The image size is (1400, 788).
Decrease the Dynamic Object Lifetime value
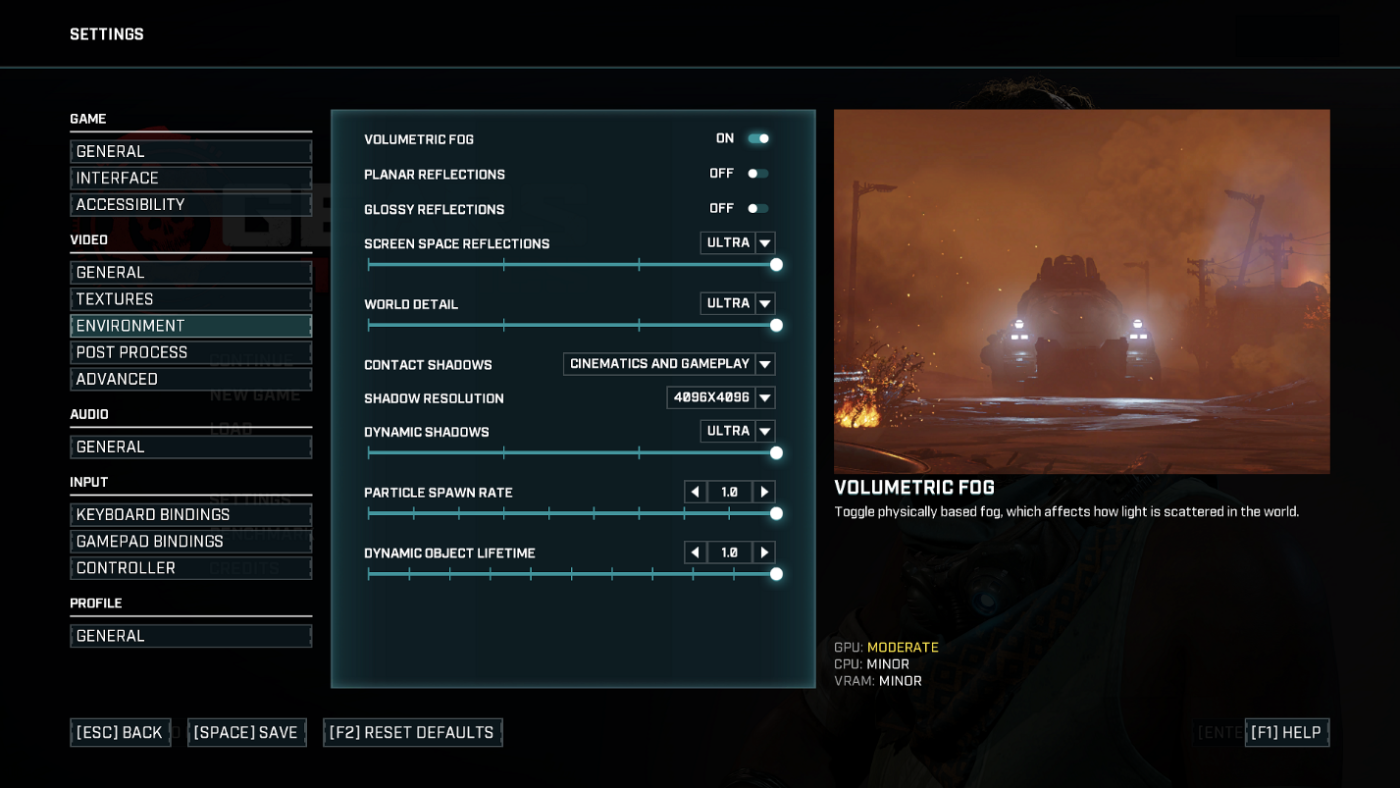(696, 551)
